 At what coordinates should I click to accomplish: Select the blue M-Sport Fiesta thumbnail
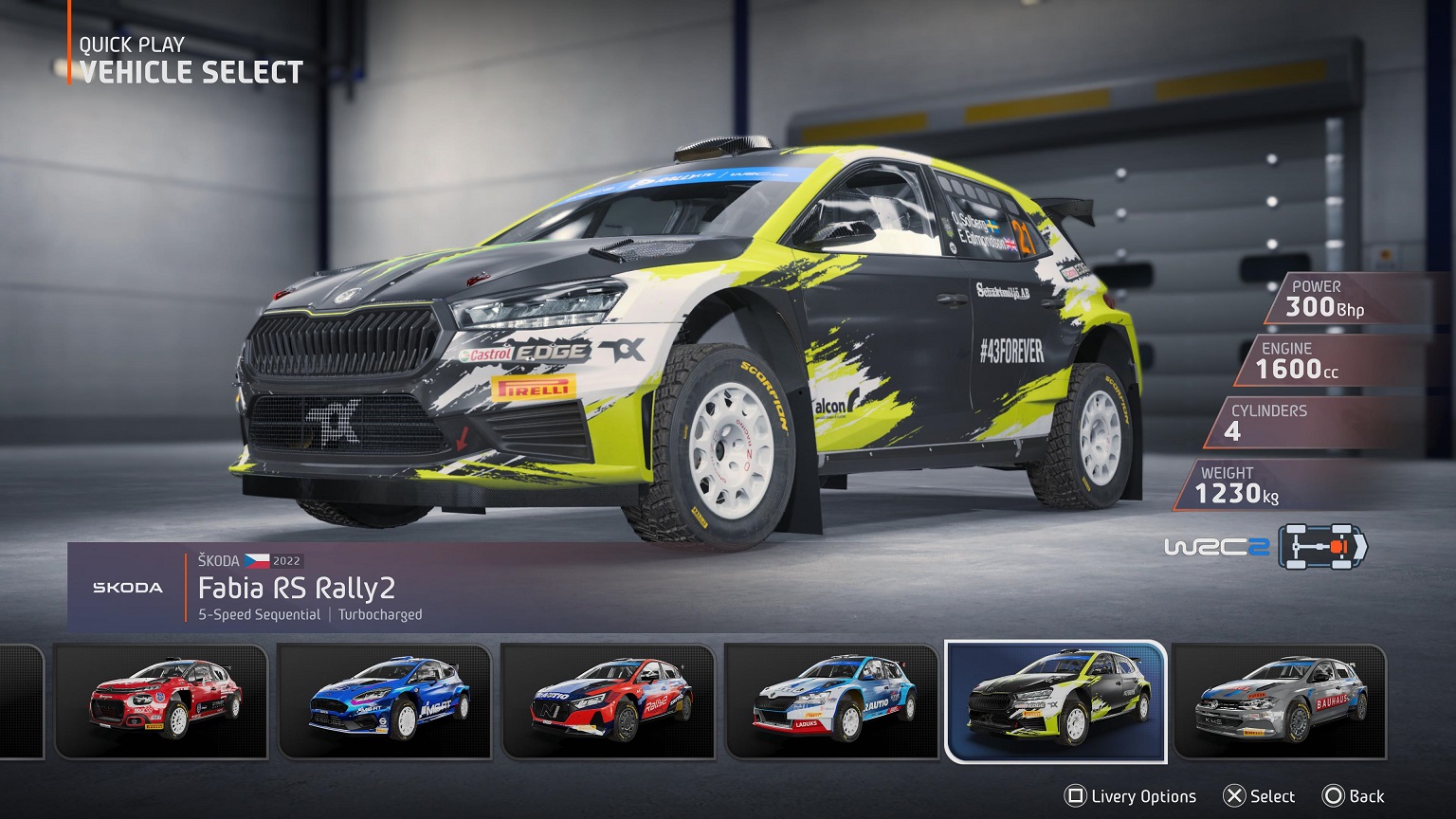pyautogui.click(x=385, y=701)
